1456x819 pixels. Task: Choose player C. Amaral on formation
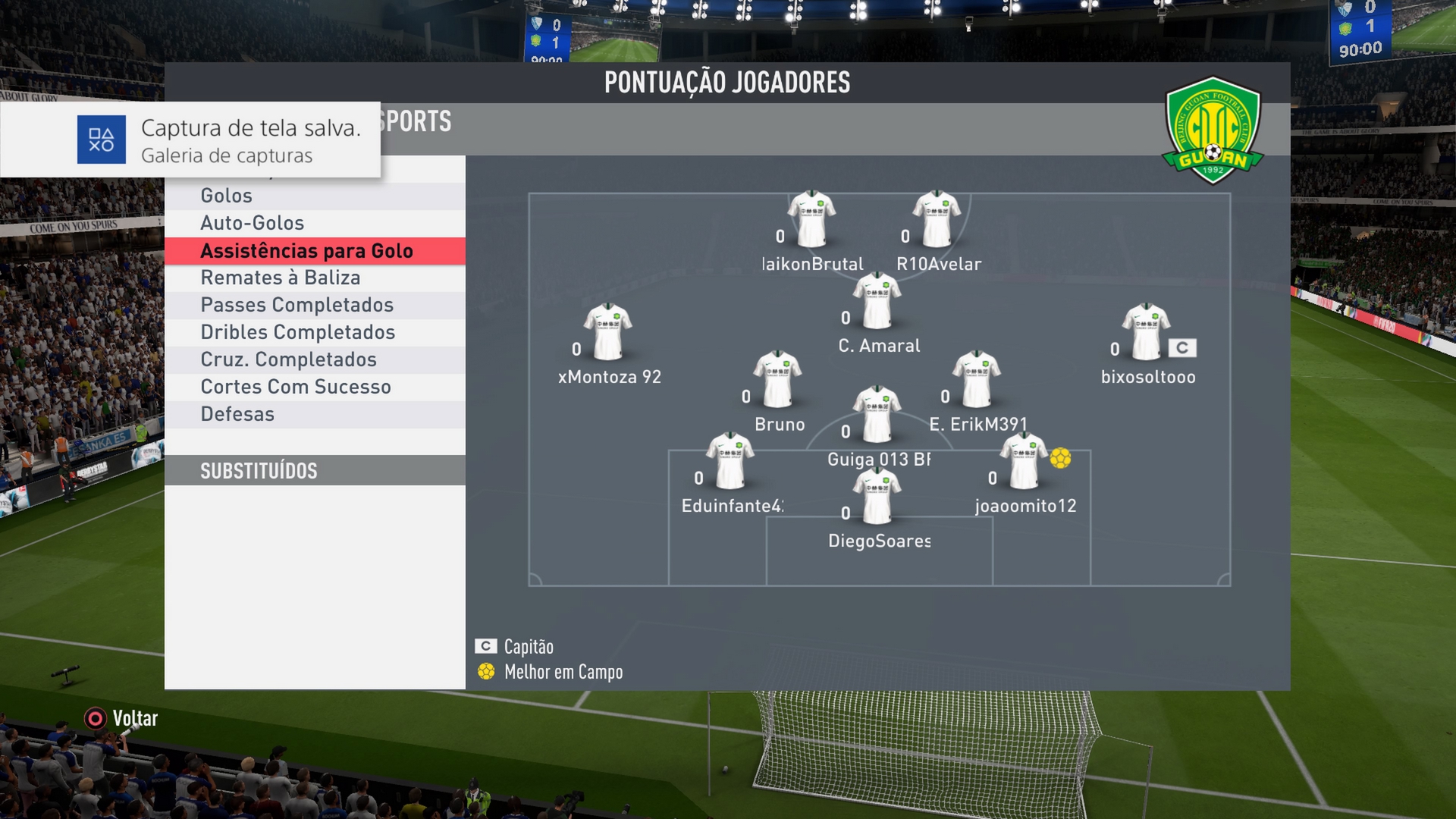[877, 302]
